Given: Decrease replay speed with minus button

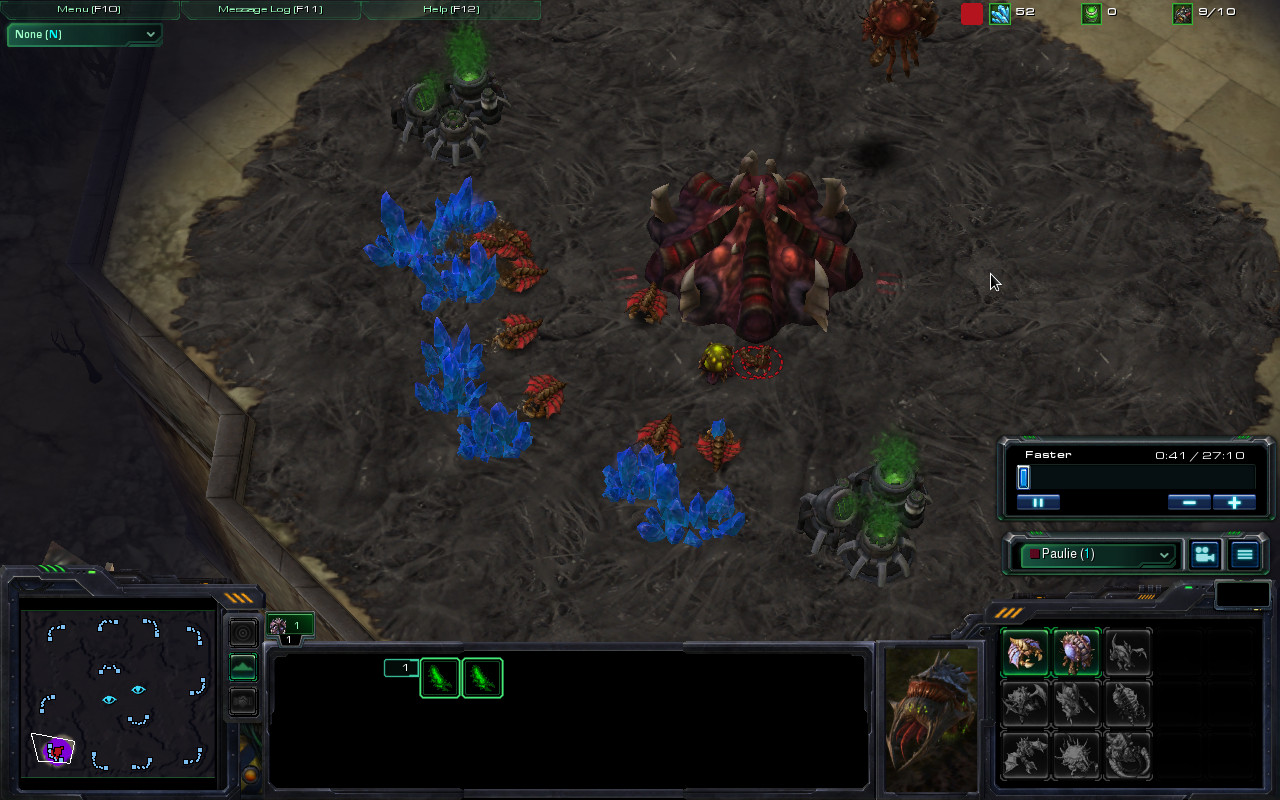Looking at the screenshot, I should [1189, 502].
